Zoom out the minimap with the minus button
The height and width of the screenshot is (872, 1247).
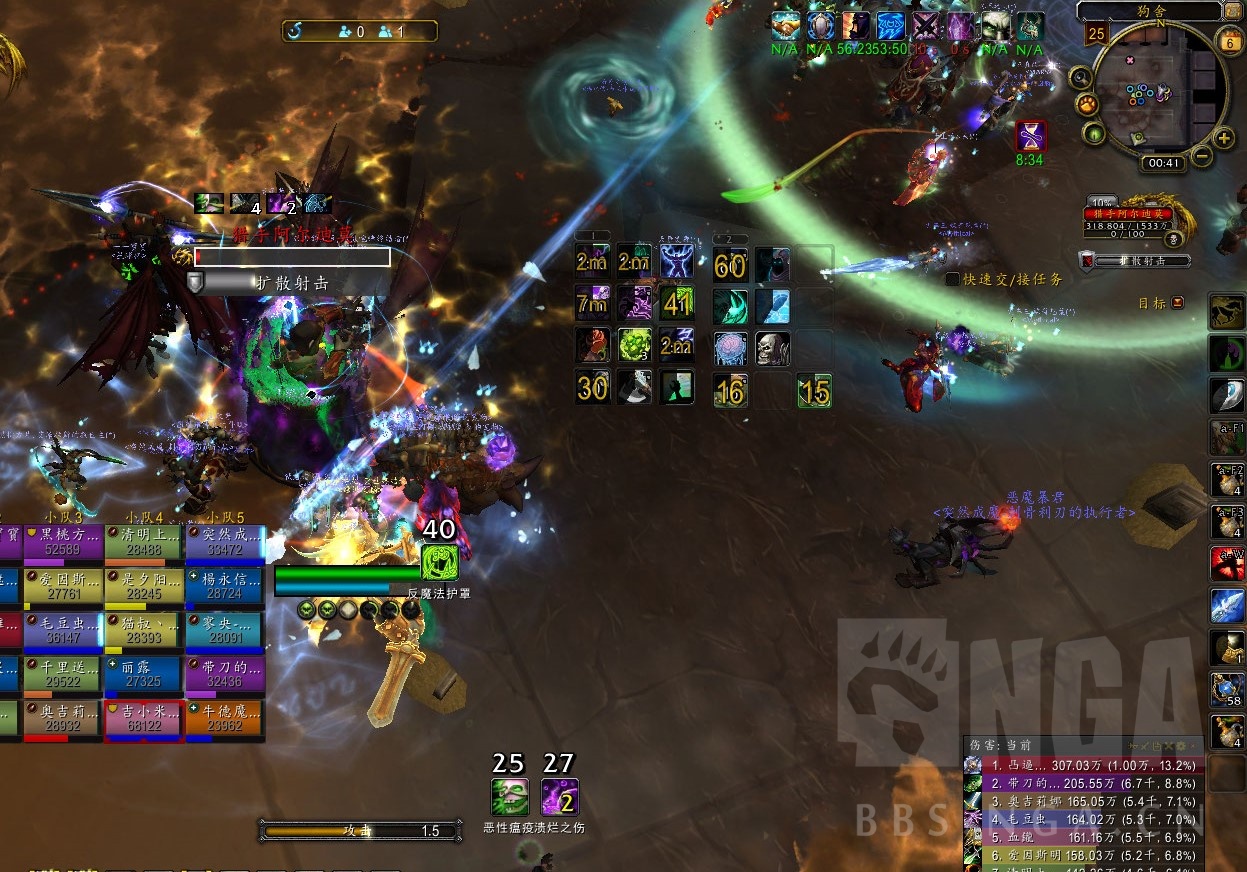(x=1202, y=156)
